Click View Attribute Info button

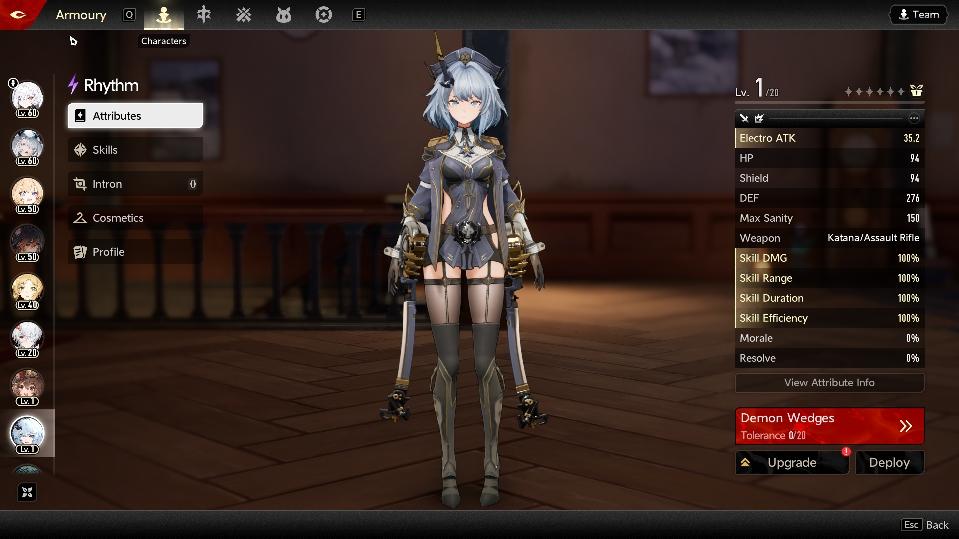(829, 382)
